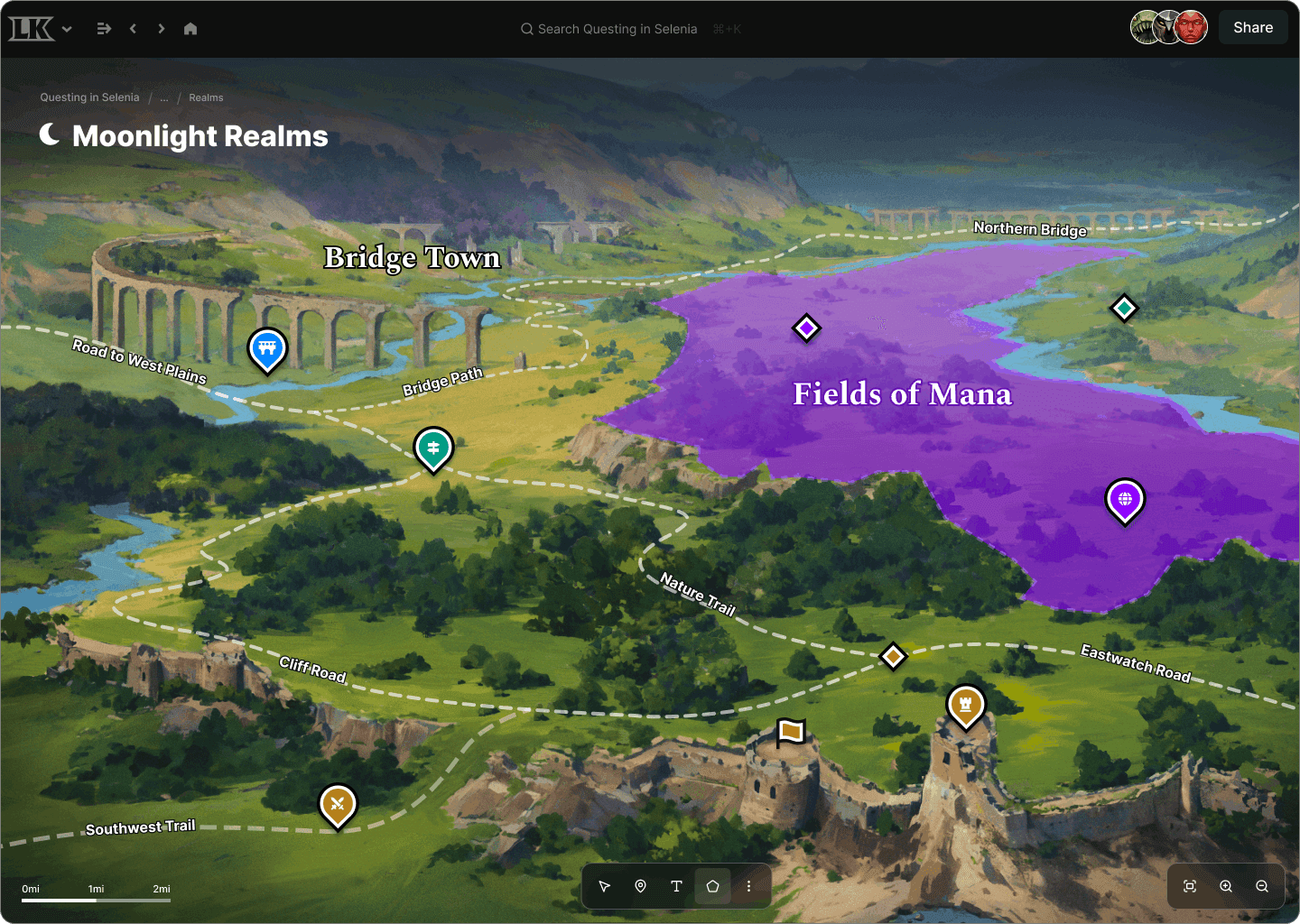Select the arrow selection tool
This screenshot has height=924, width=1300.
point(604,886)
